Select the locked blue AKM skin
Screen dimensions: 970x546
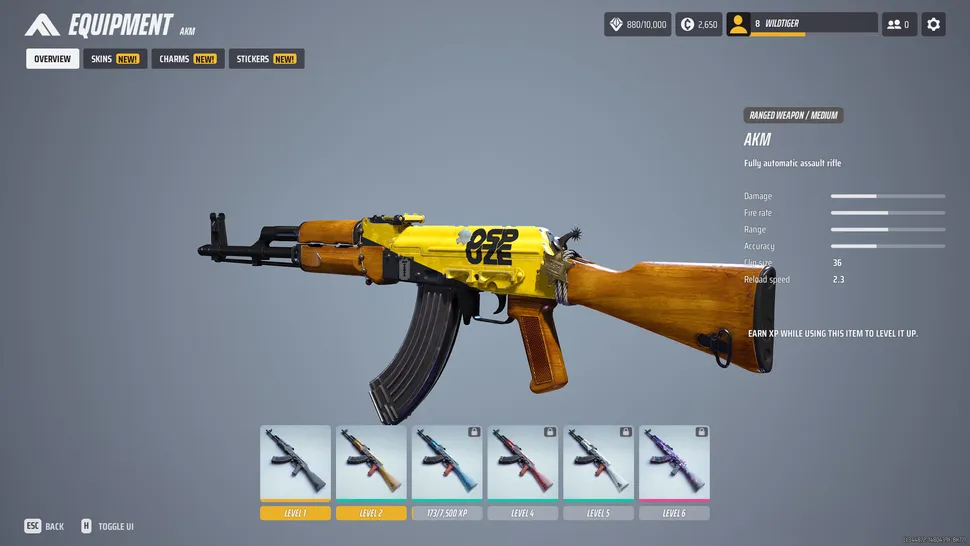(x=447, y=463)
